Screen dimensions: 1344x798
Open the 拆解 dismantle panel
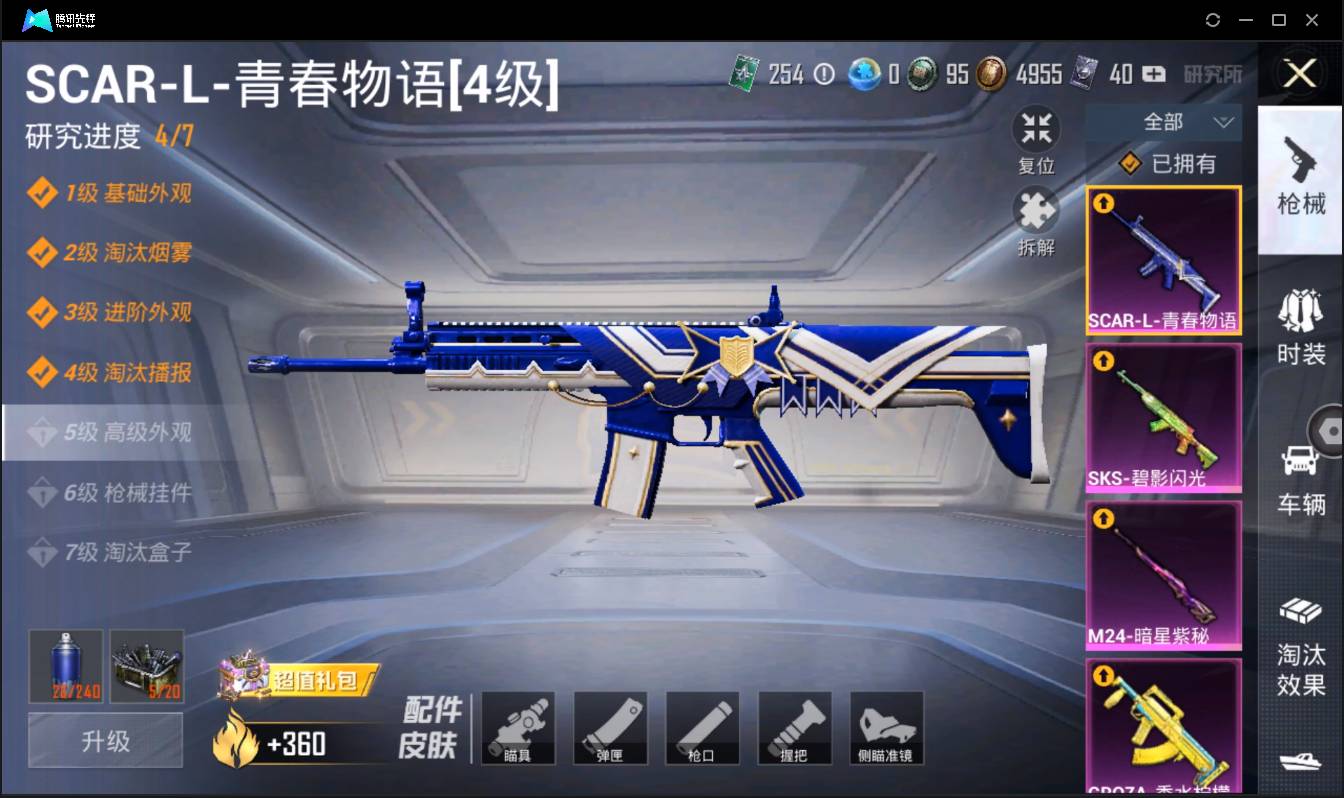pyautogui.click(x=1036, y=210)
